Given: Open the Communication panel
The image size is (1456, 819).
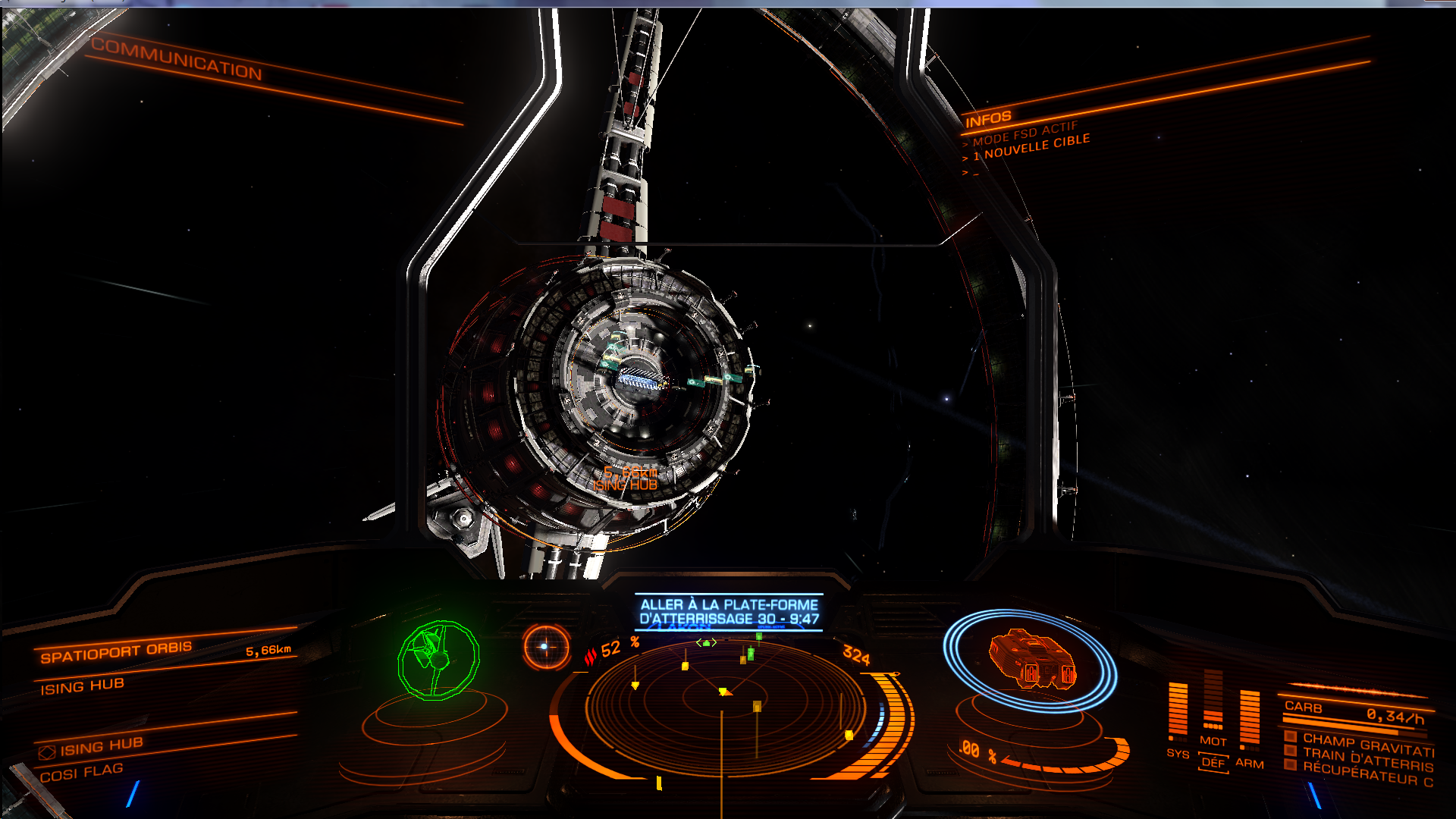Looking at the screenshot, I should tap(176, 58).
